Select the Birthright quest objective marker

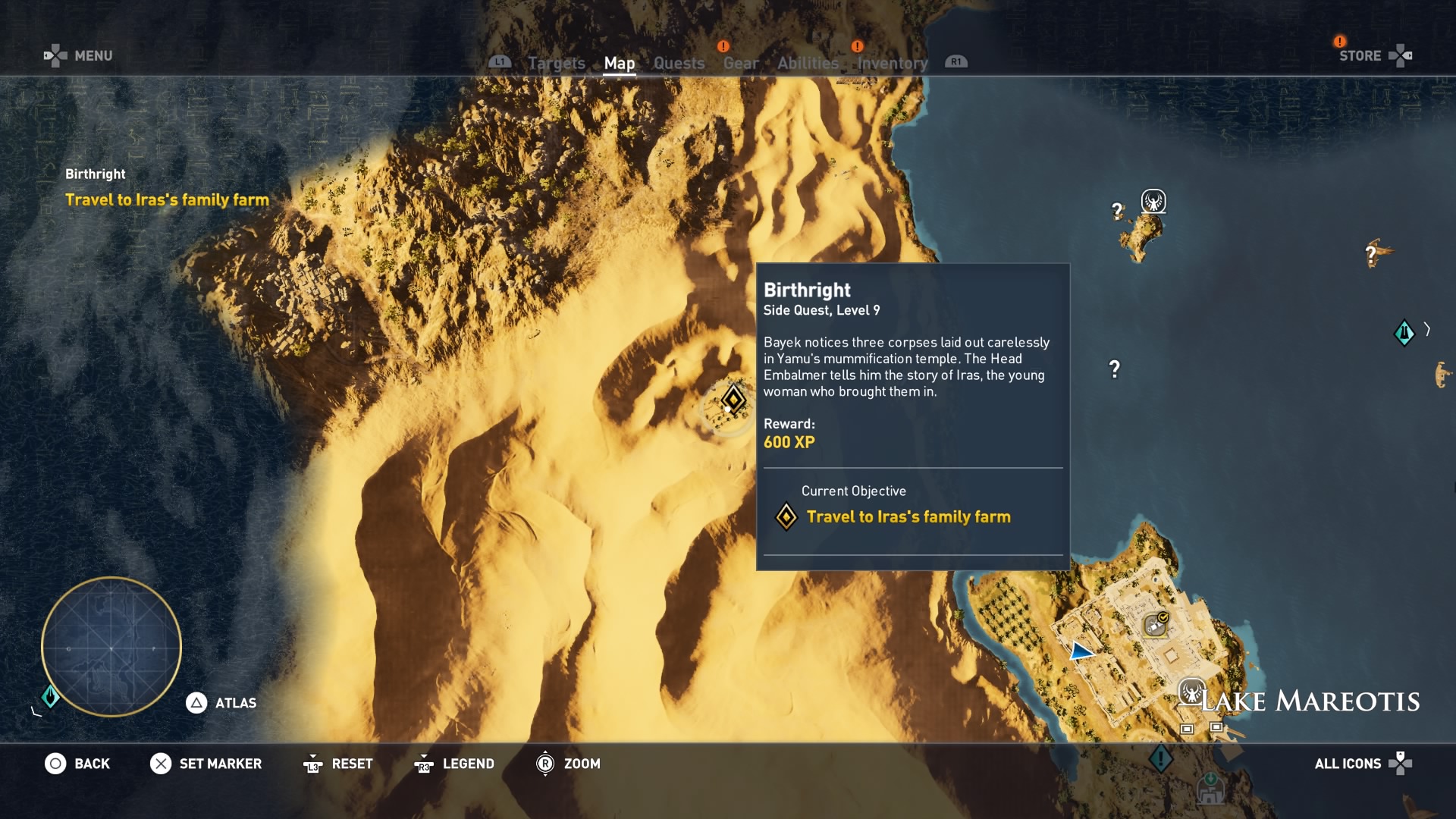[732, 400]
